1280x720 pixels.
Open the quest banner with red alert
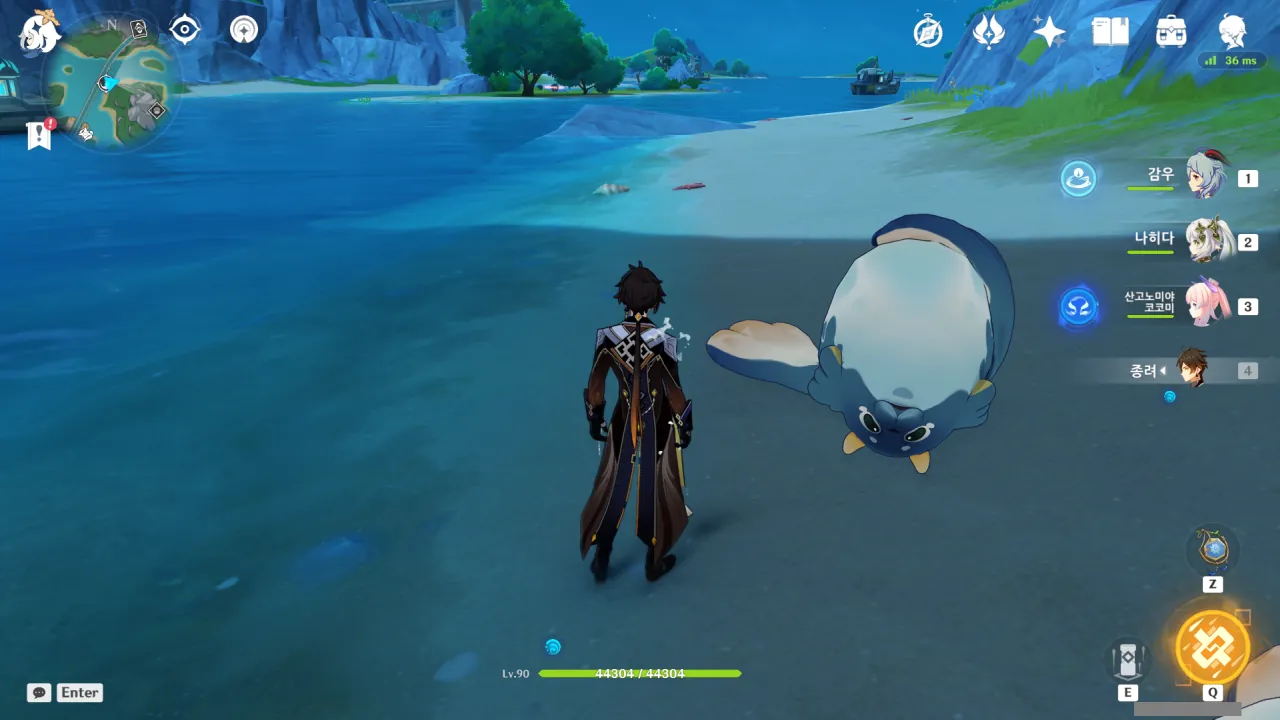click(39, 134)
